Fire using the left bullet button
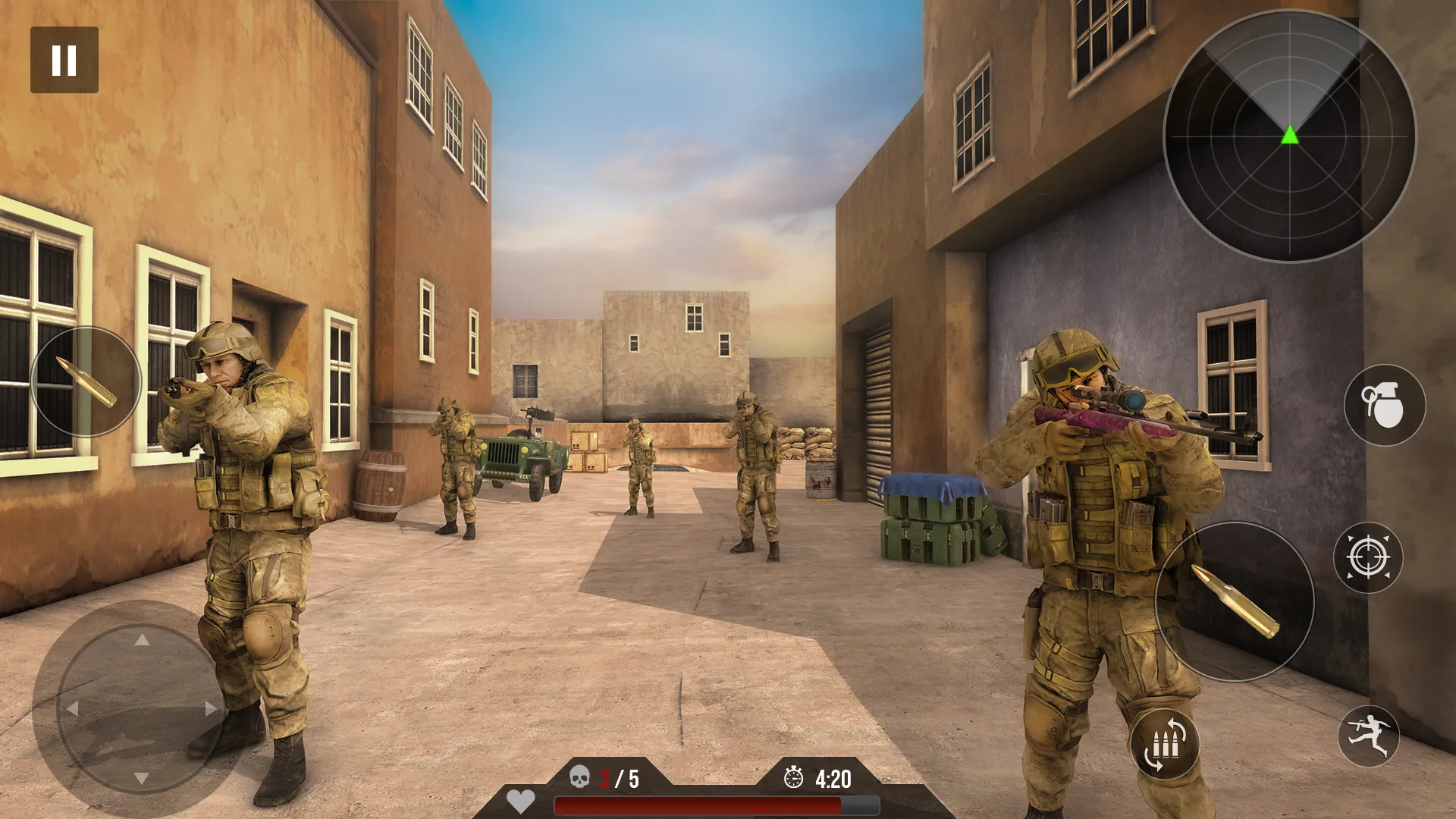The width and height of the screenshot is (1456, 819). tap(86, 379)
